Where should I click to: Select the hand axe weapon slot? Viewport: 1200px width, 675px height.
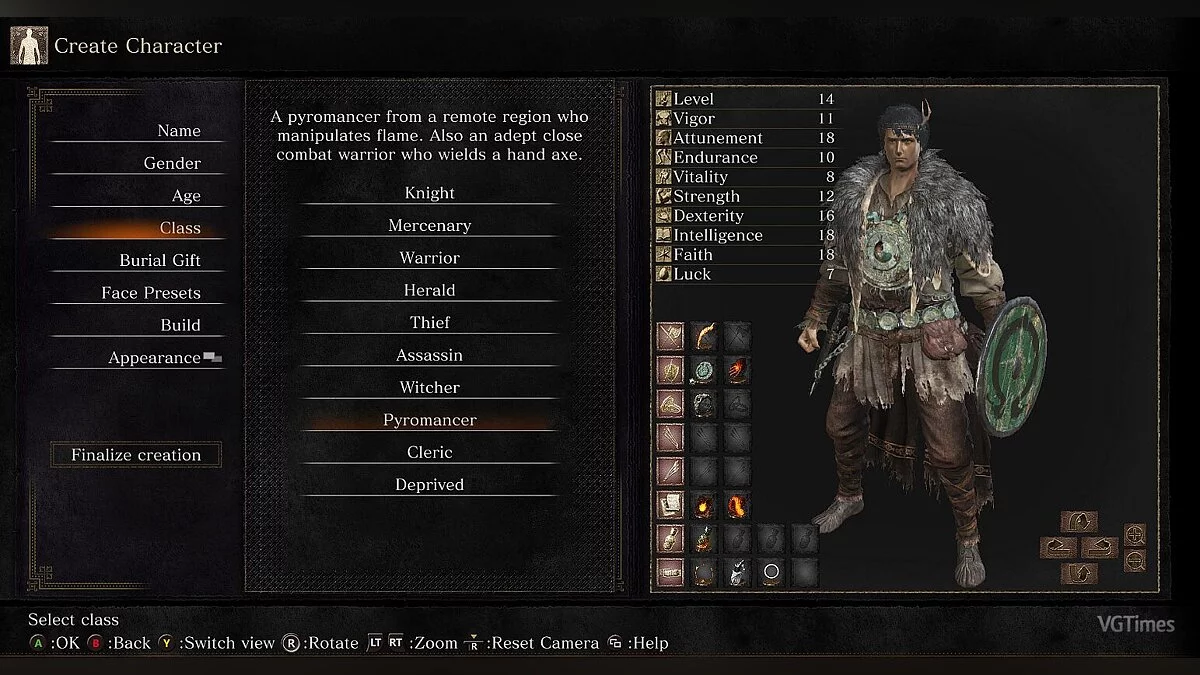coord(704,336)
